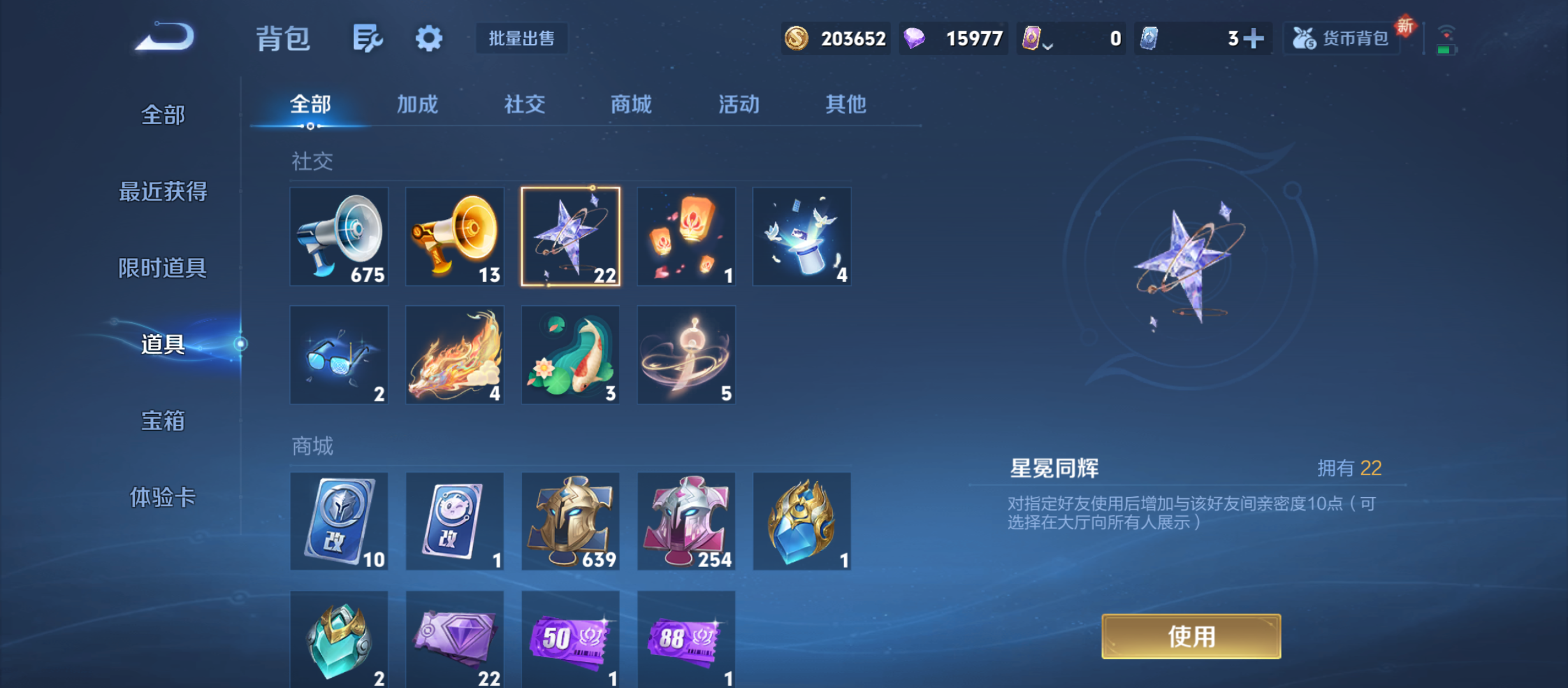Select the golden horn announcement item
Image resolution: width=1568 pixels, height=688 pixels.
pos(454,236)
